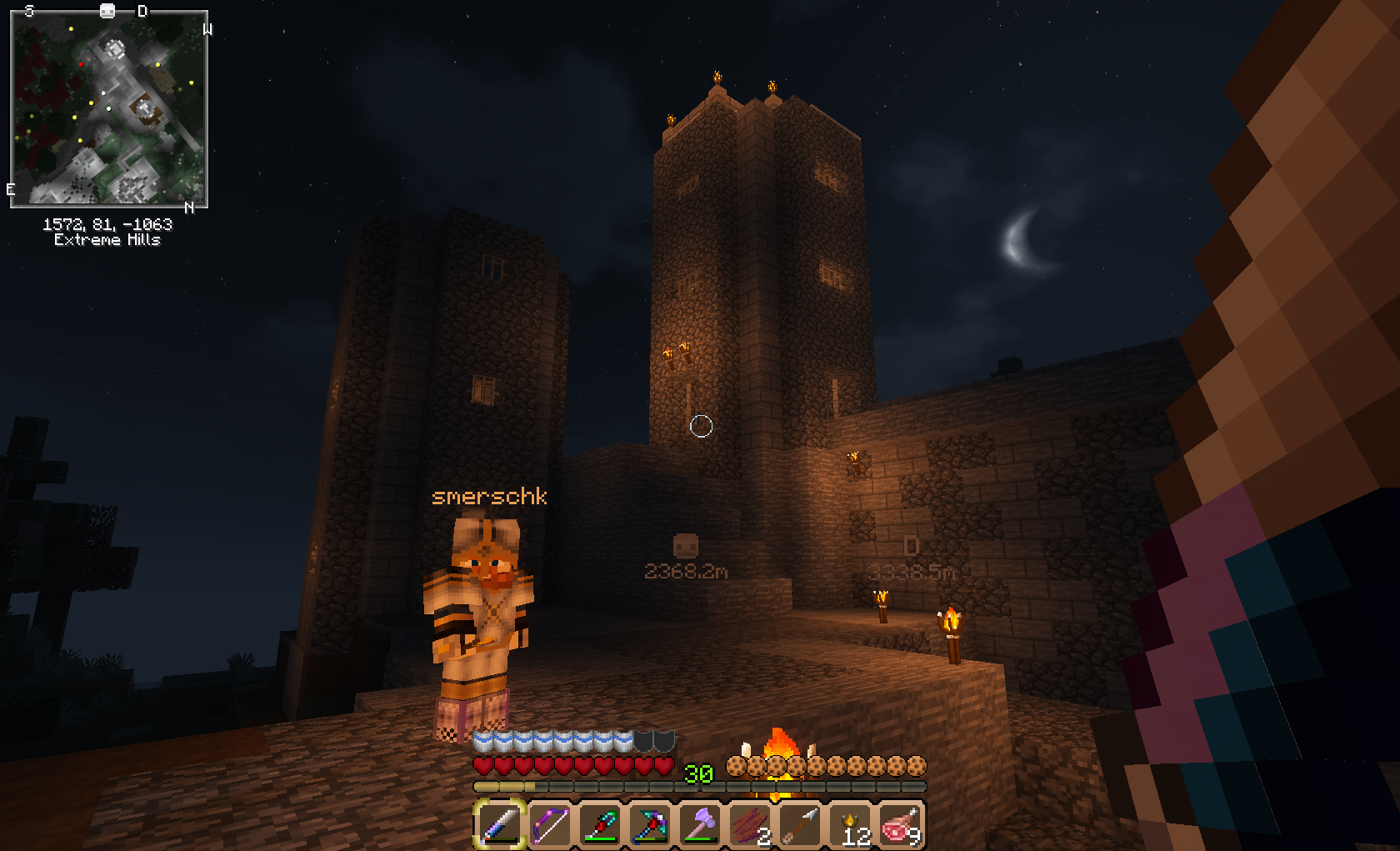
Task: Pick the stack of two sticks
Action: tap(750, 824)
